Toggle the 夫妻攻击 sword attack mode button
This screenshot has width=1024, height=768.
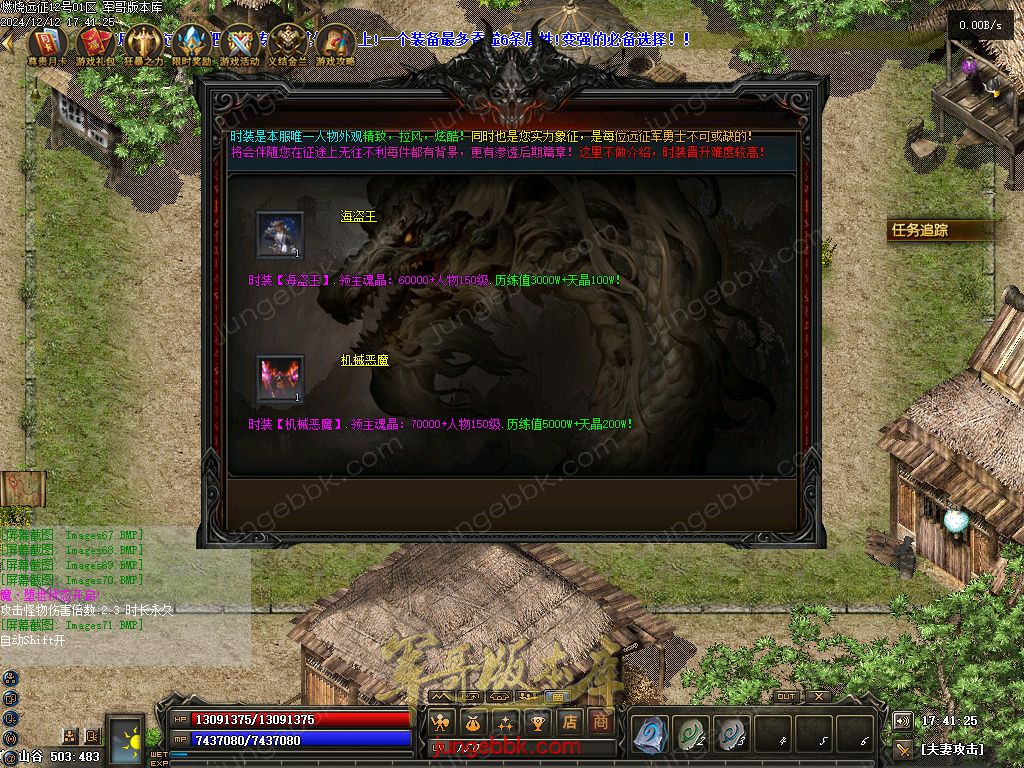904,748
